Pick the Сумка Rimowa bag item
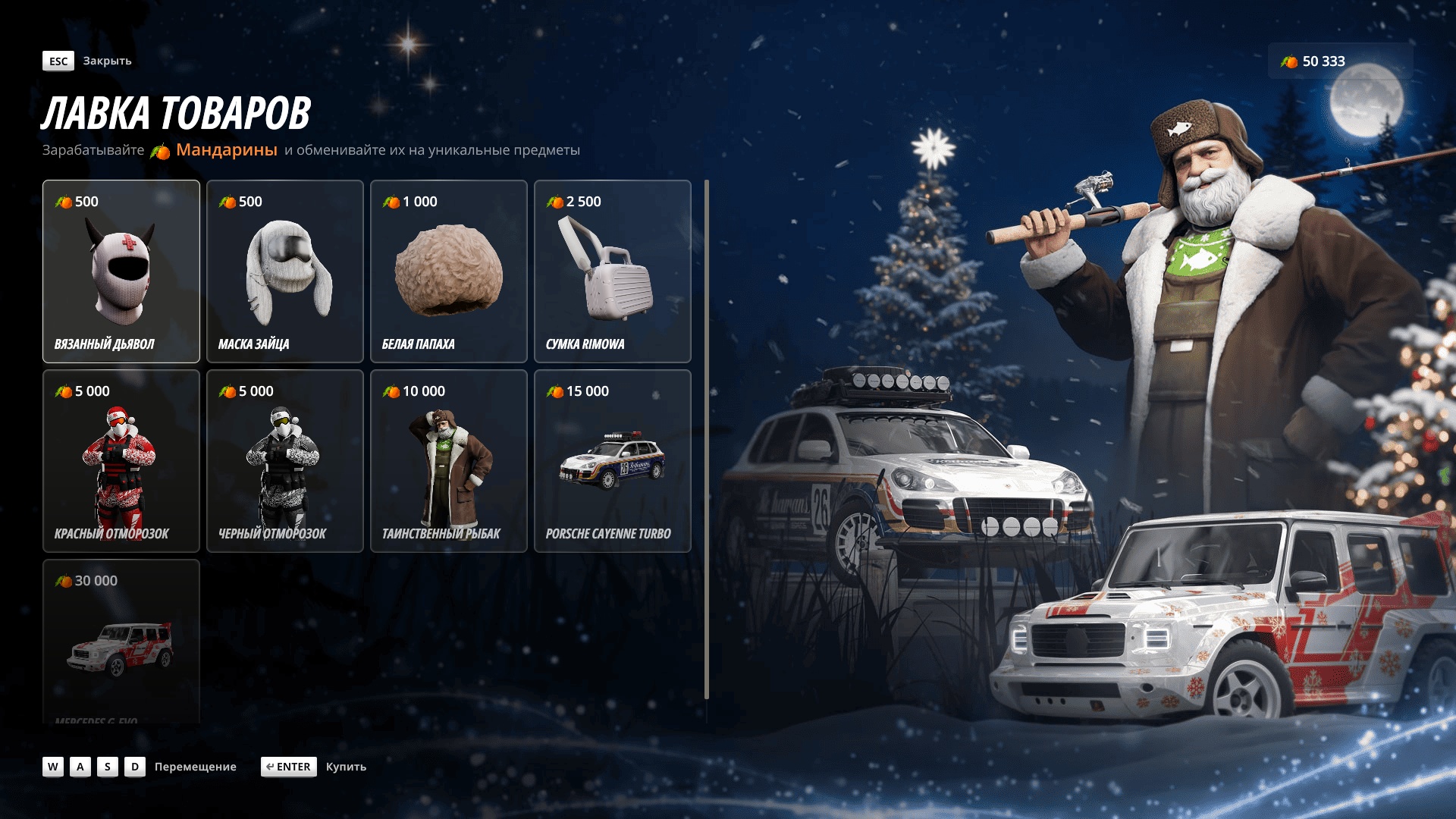Viewport: 1456px width, 819px height. [x=613, y=271]
